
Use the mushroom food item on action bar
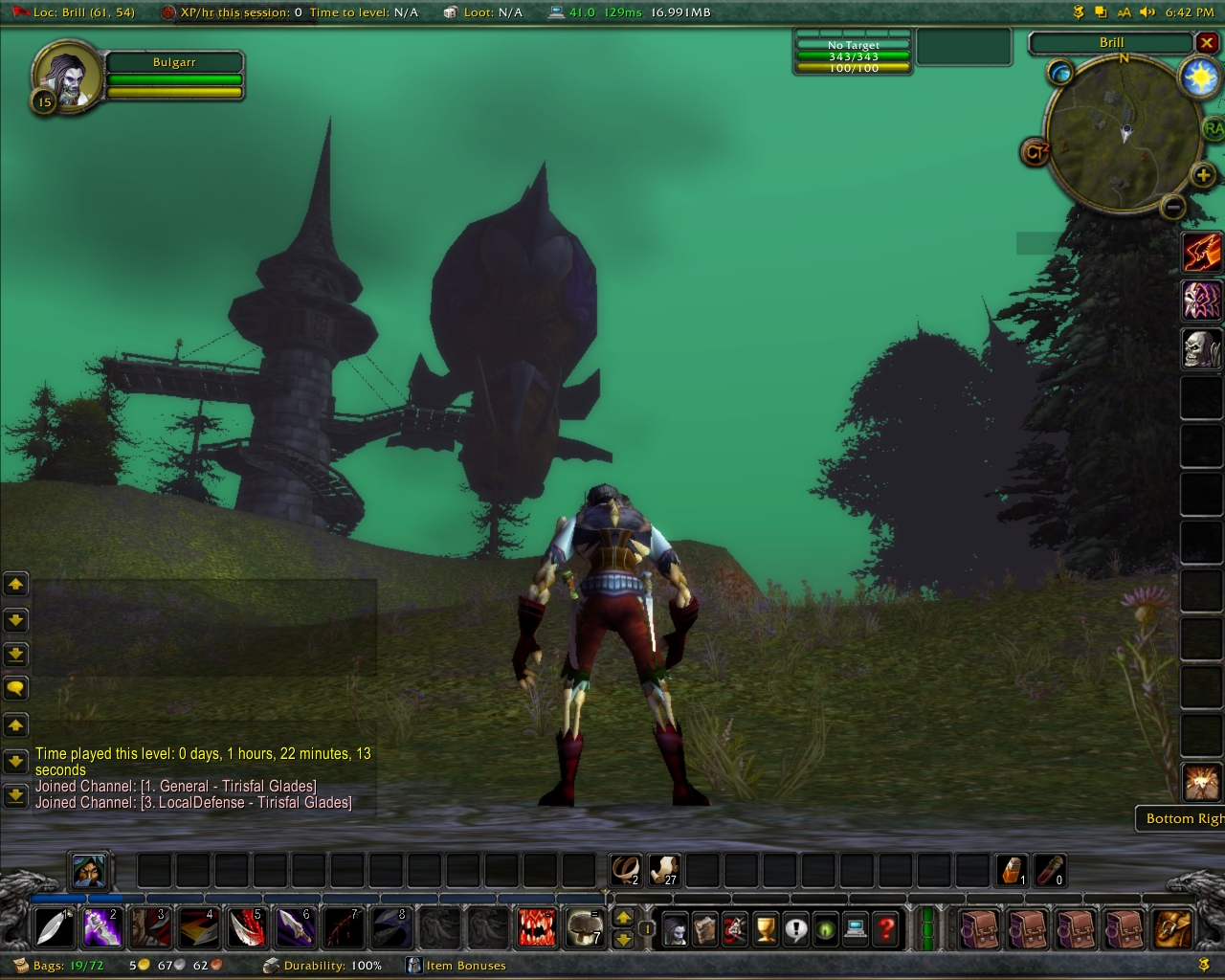[584, 927]
